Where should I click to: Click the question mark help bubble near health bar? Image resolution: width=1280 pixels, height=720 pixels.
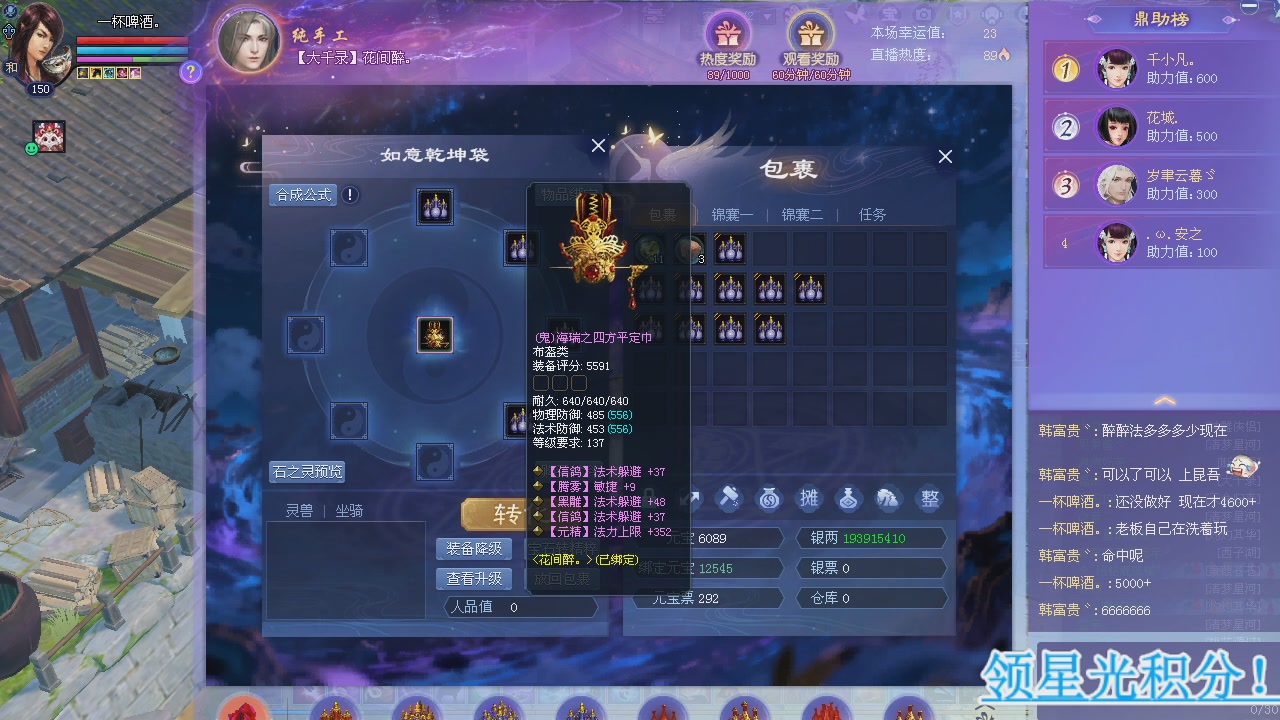coord(190,71)
